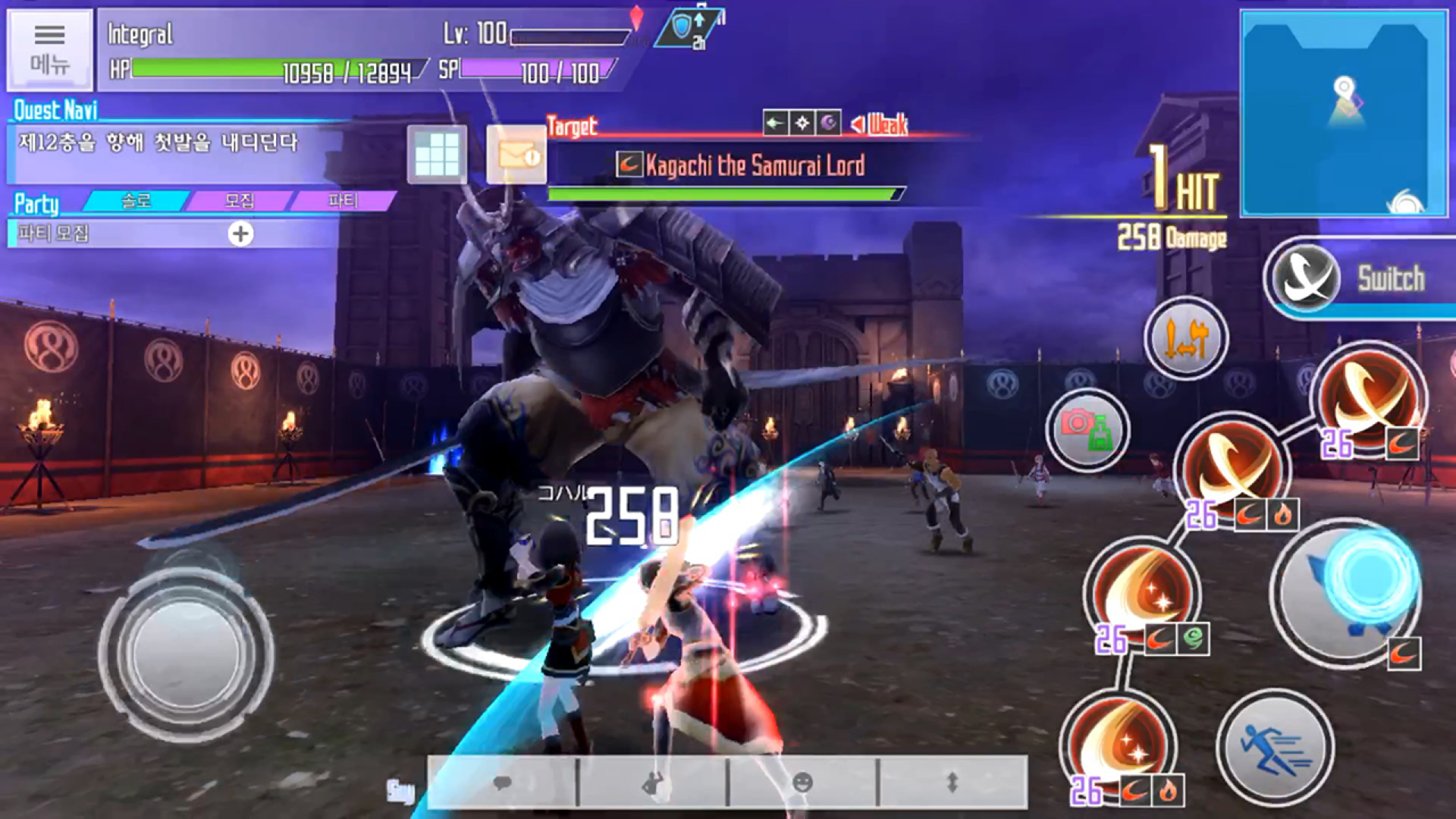Select the 솔로 party tab
Screen dimensions: 1456x819
[136, 201]
